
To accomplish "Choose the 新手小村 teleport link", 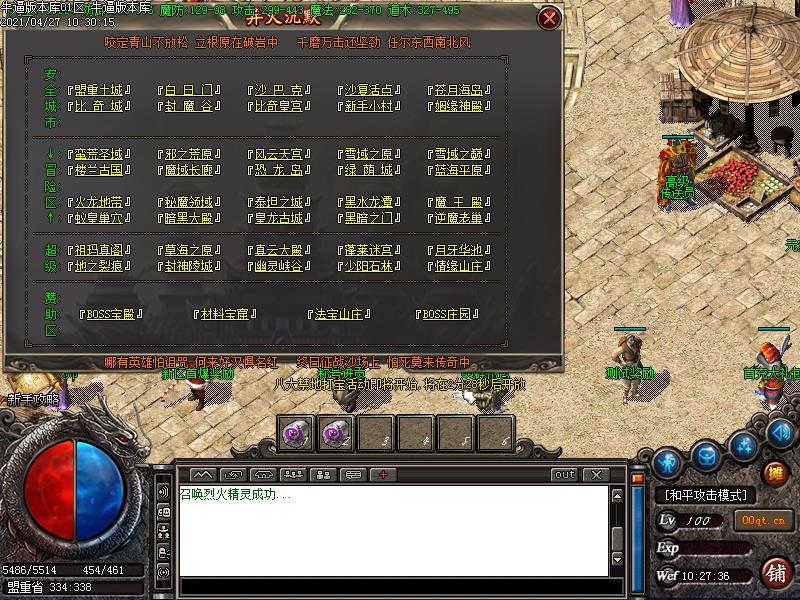I will (368, 106).
